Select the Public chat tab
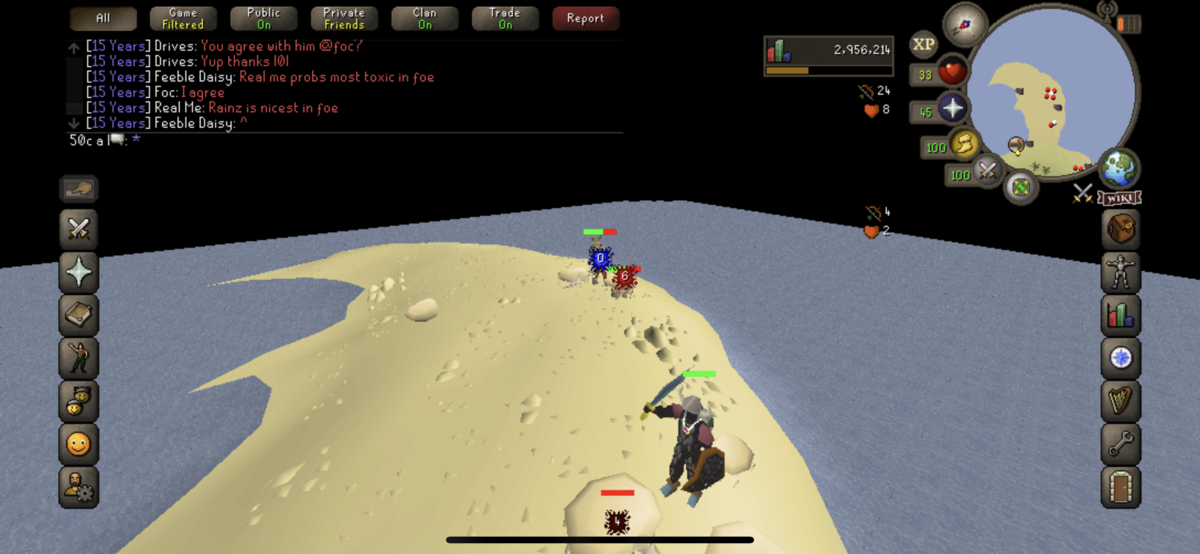The height and width of the screenshot is (554, 1200). [x=264, y=19]
